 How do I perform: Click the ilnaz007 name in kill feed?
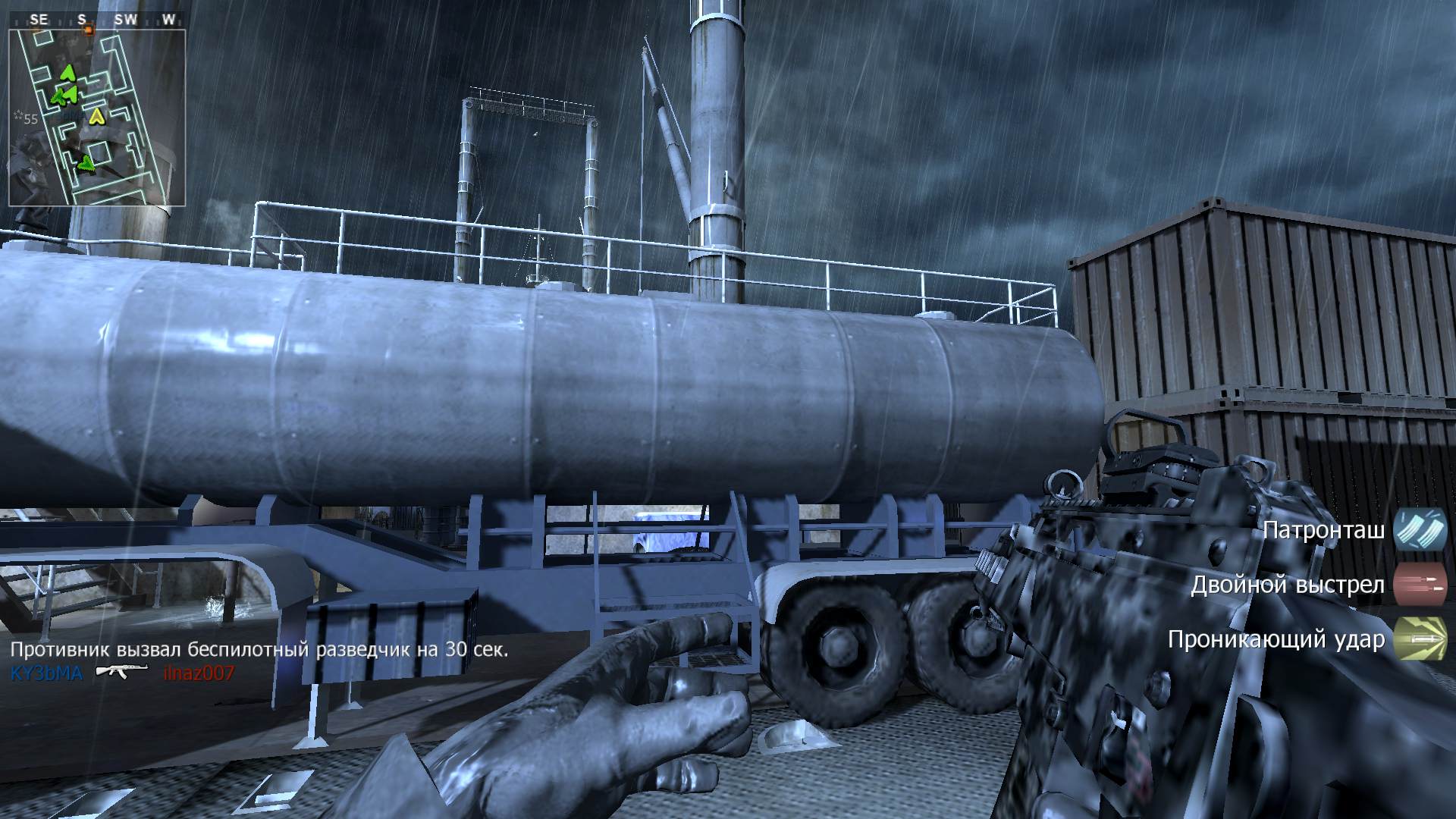click(x=199, y=673)
